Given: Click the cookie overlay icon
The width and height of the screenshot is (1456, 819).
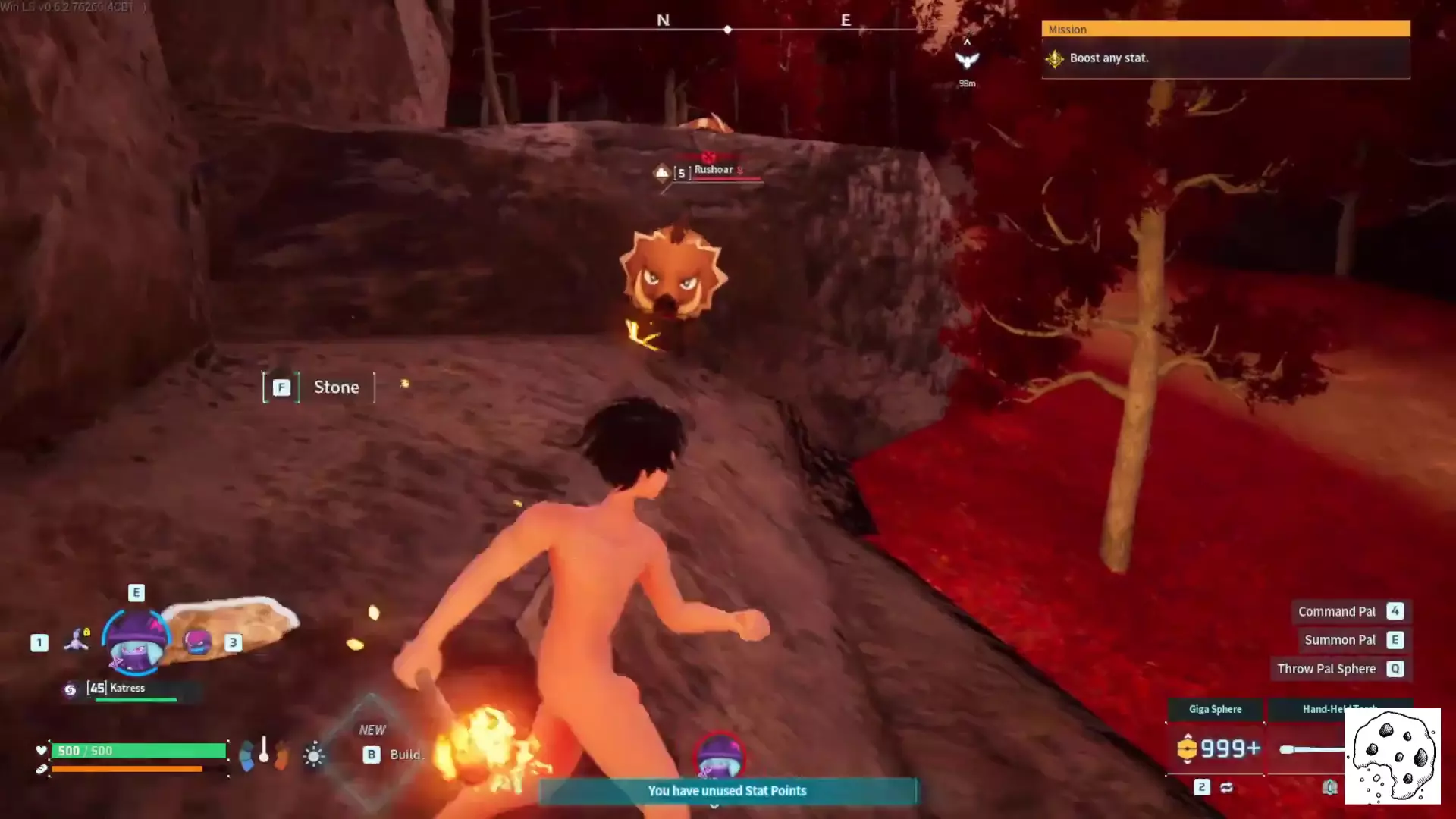Looking at the screenshot, I should (1392, 756).
